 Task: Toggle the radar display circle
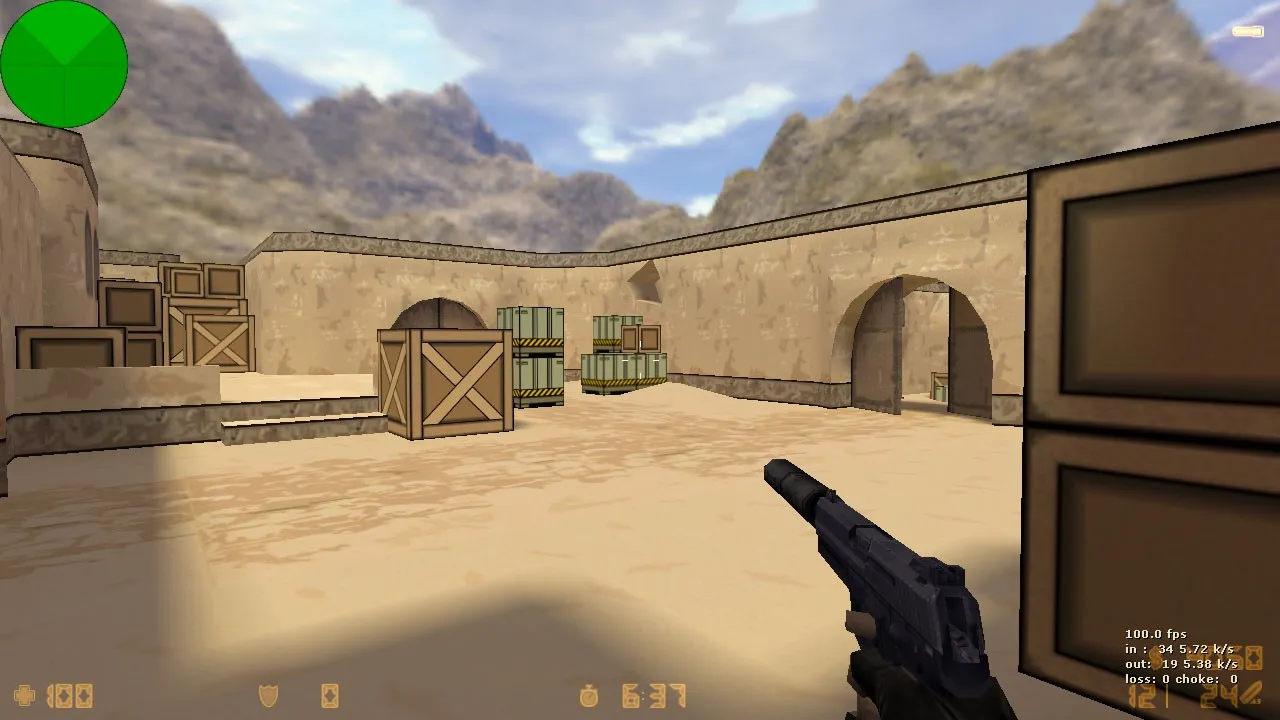pos(65,64)
